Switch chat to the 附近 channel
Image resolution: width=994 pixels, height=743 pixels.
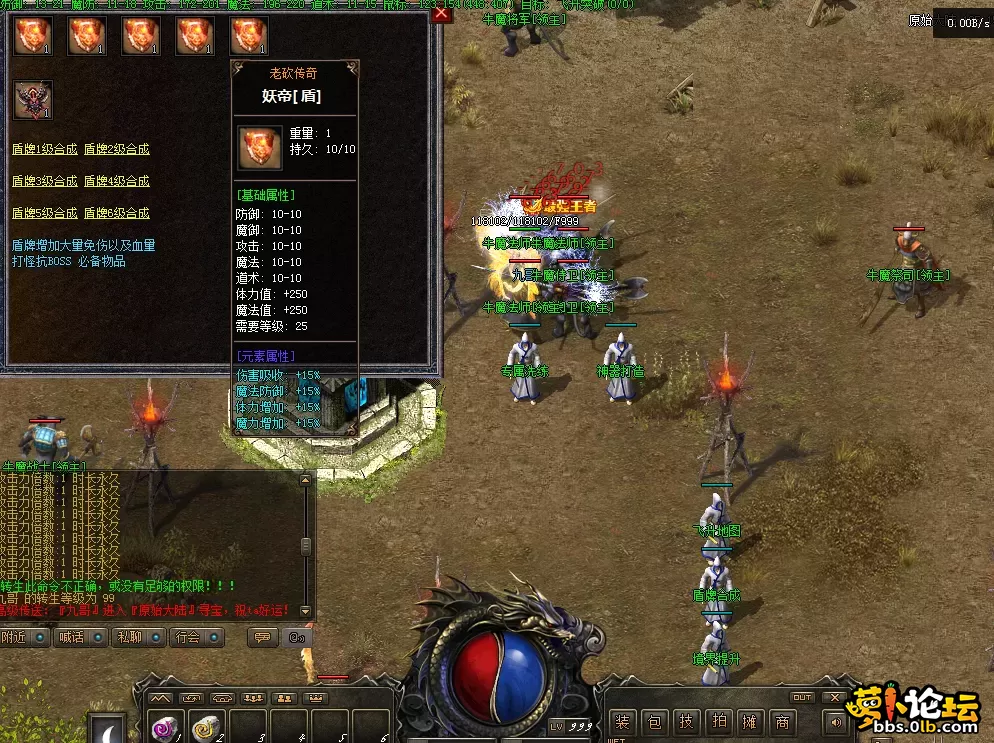tap(24, 636)
